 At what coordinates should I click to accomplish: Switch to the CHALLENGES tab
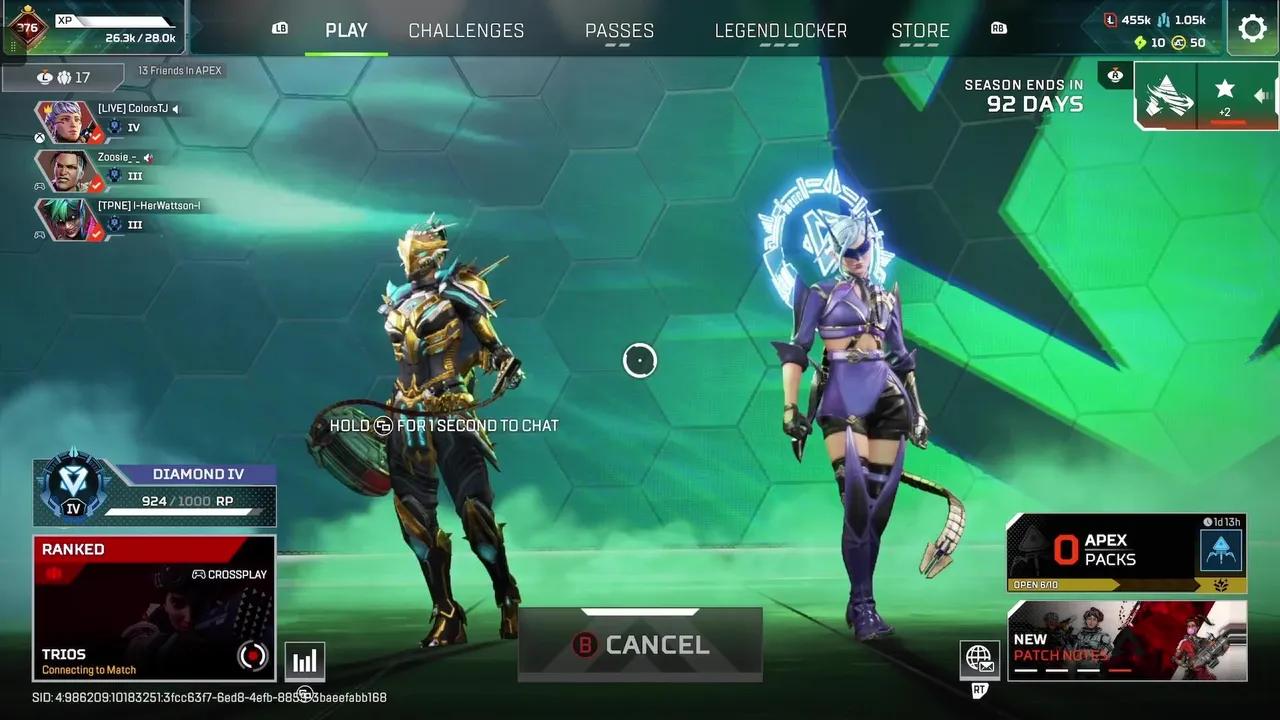click(x=466, y=30)
